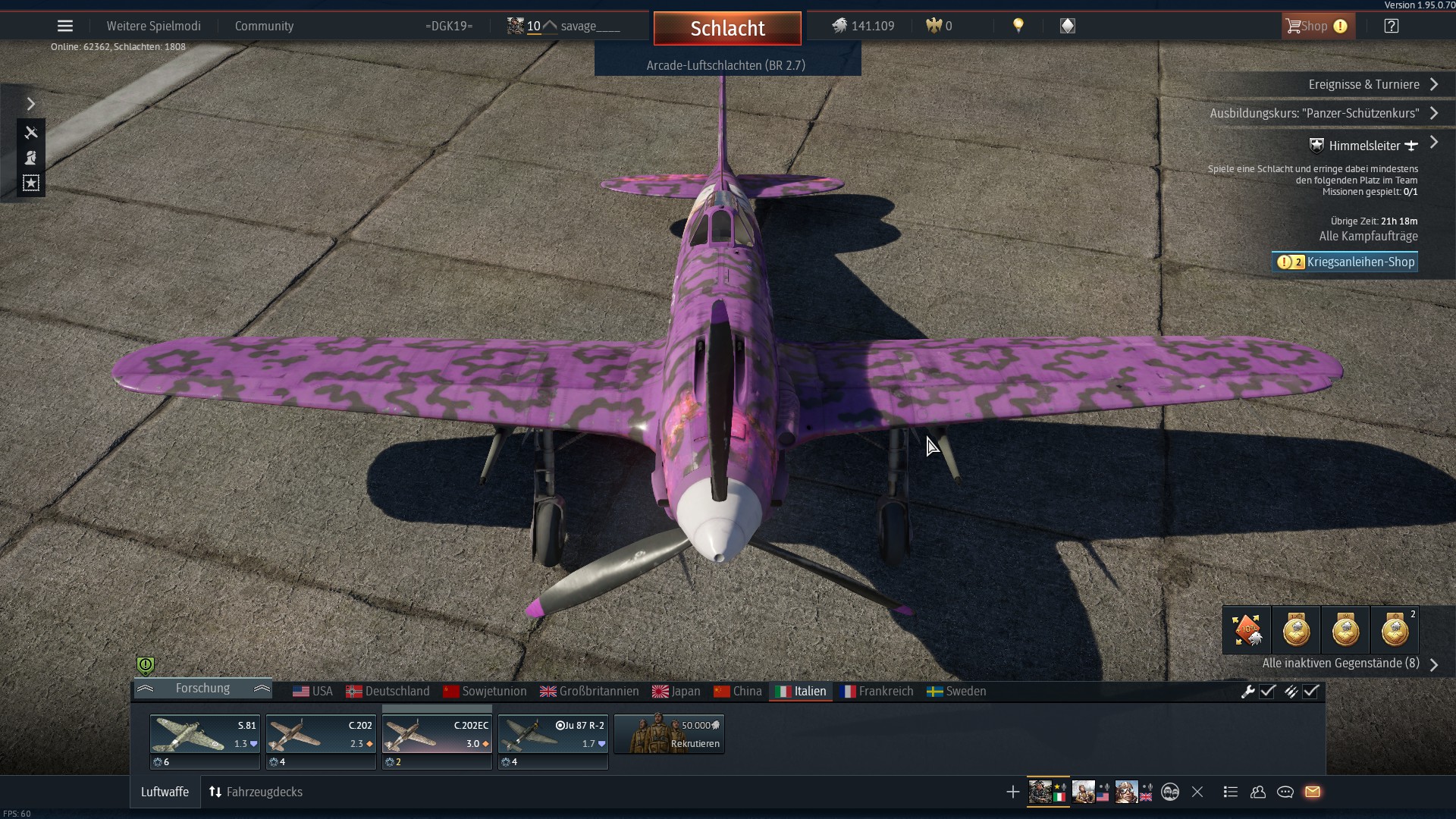Screen dimensions: 1456x819
Task: Start a battle with the Schlacht button
Action: coord(727,29)
